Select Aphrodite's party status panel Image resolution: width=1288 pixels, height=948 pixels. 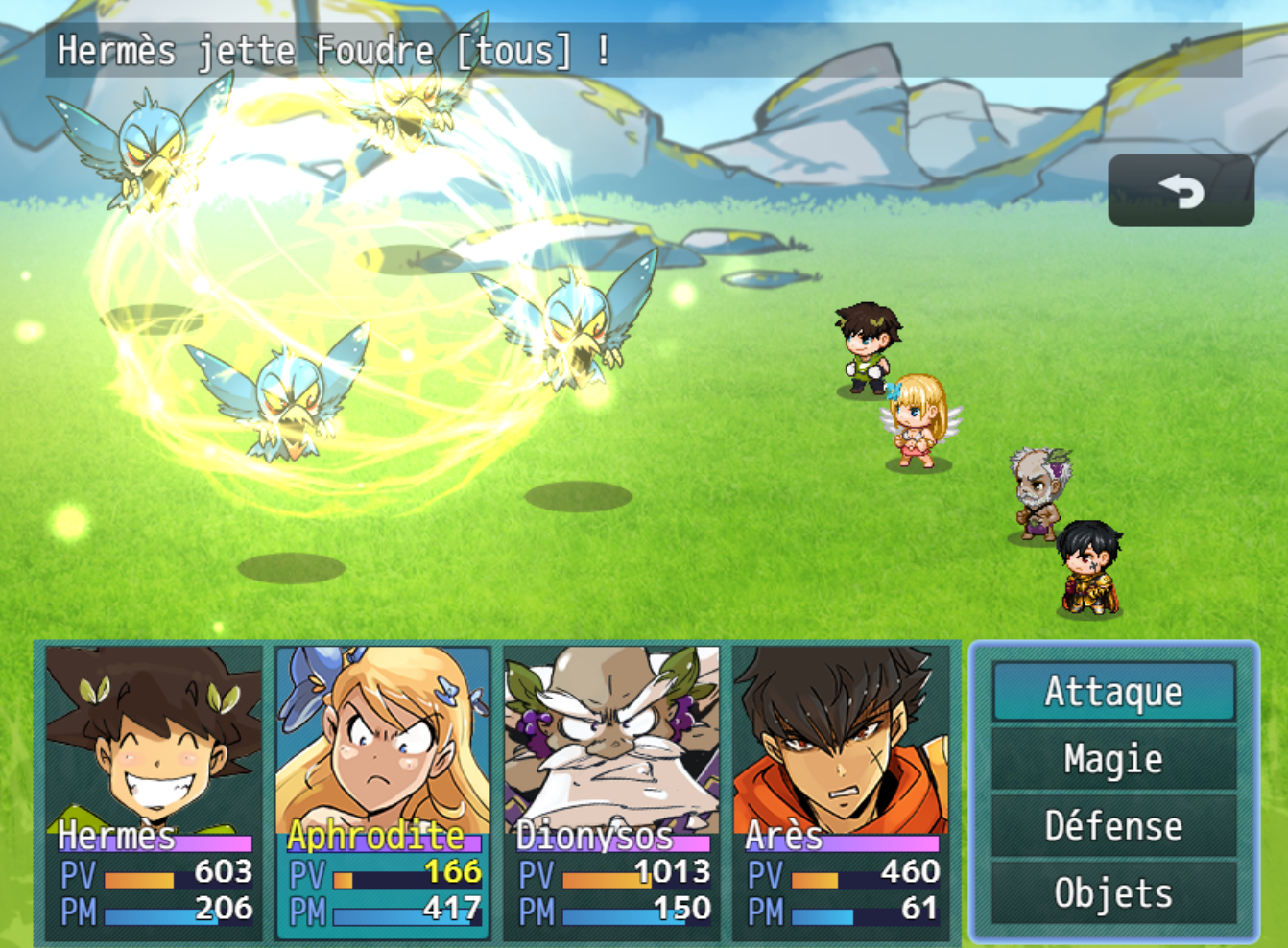click(x=383, y=792)
